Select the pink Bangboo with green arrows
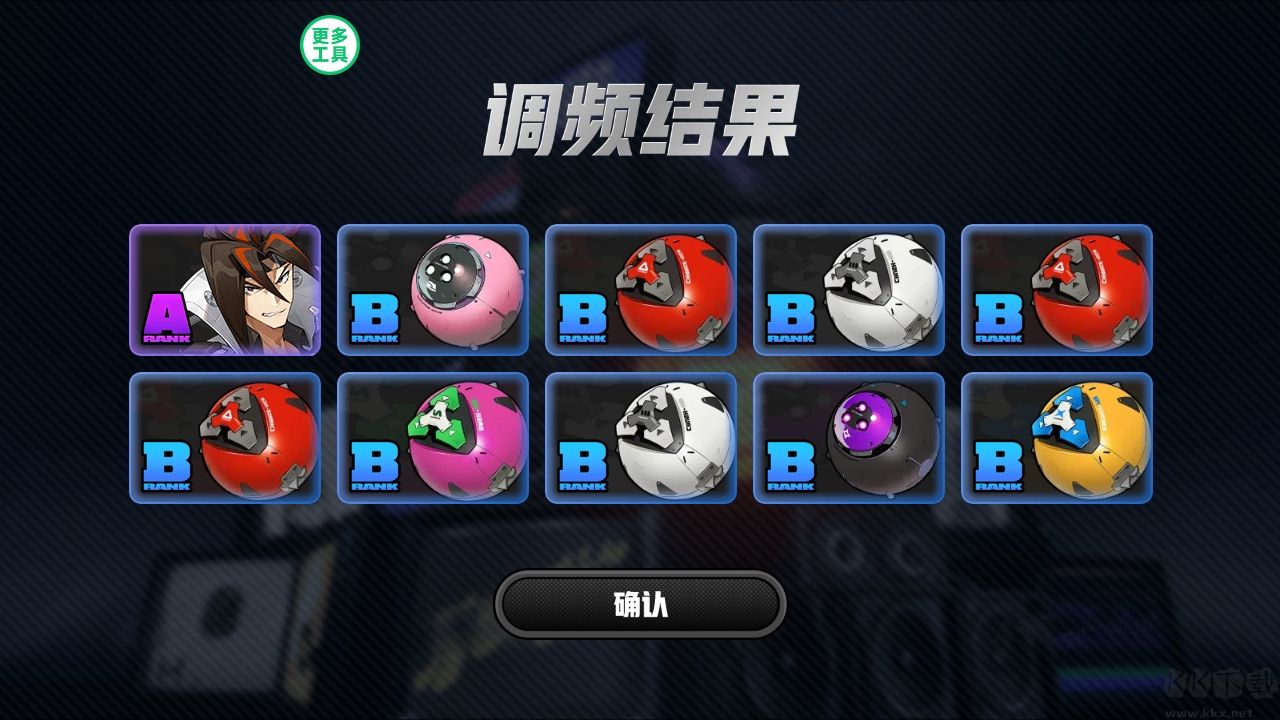Screen dimensions: 1280x720 [x=434, y=438]
